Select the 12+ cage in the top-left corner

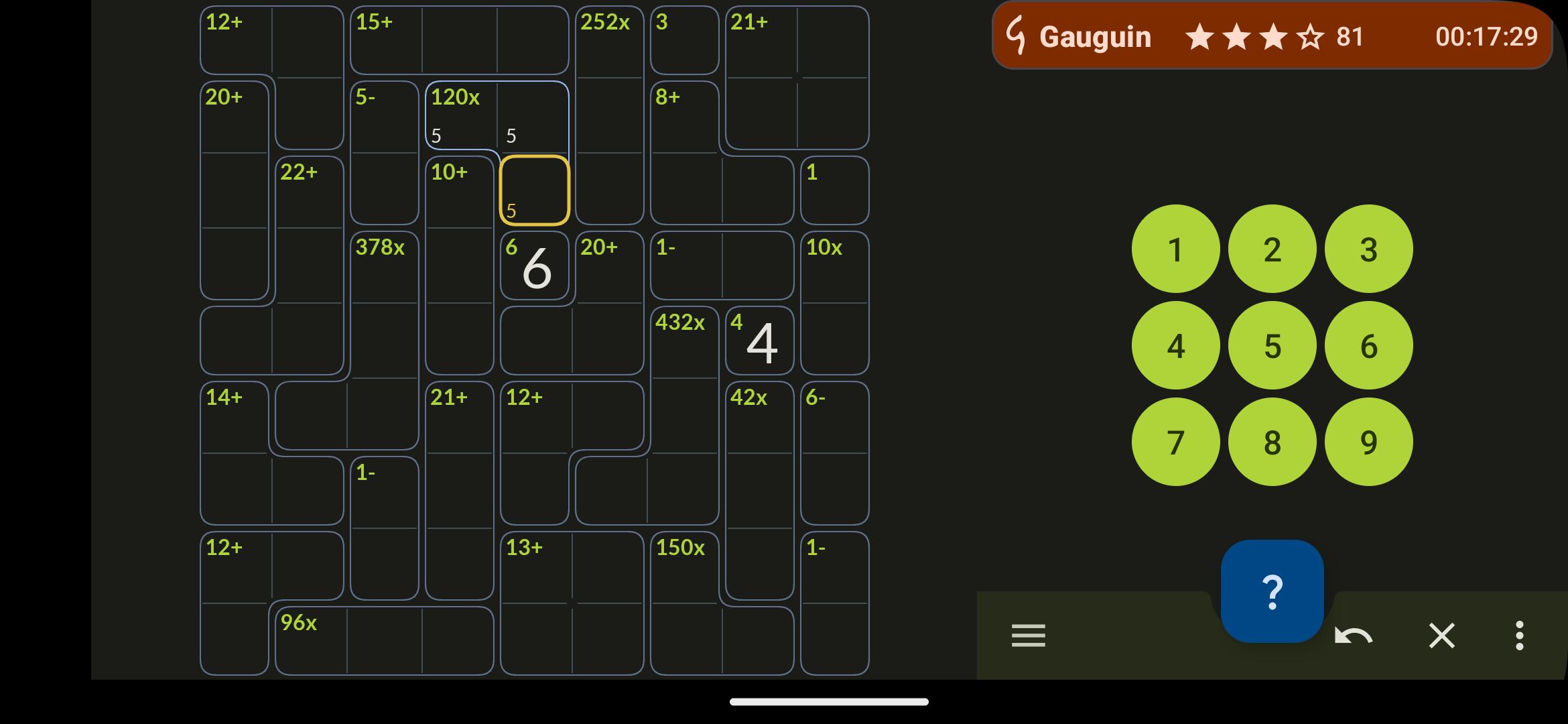[x=235, y=40]
